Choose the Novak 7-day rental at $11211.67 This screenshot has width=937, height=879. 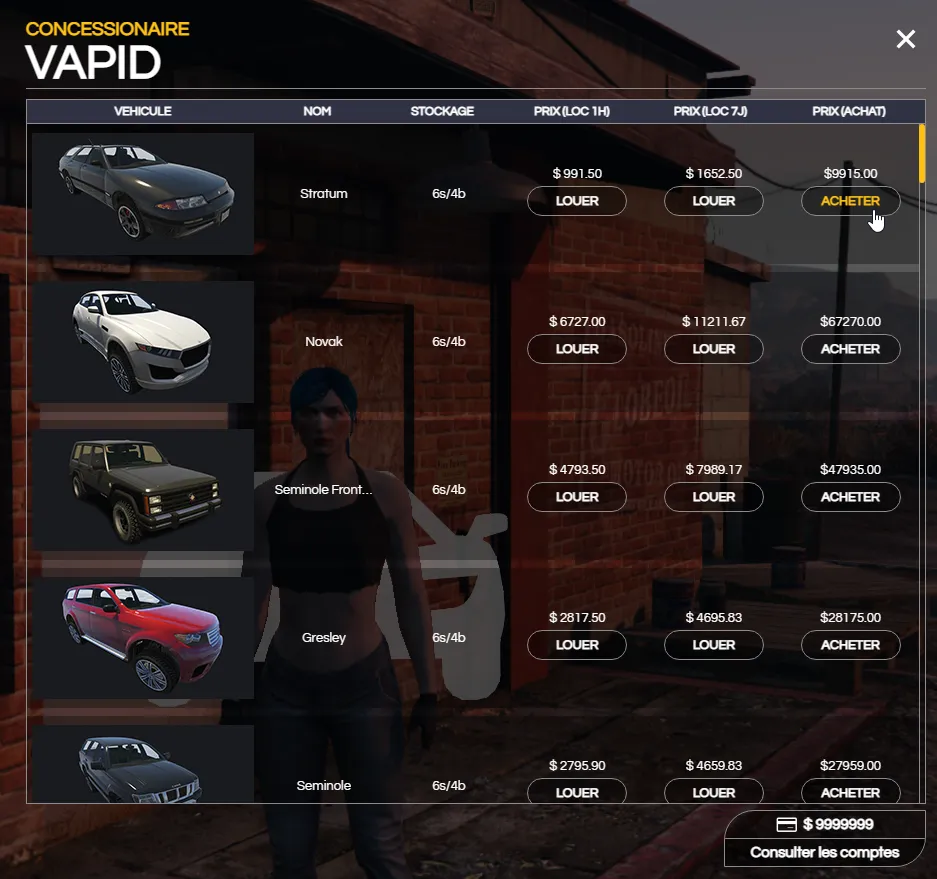coord(714,349)
